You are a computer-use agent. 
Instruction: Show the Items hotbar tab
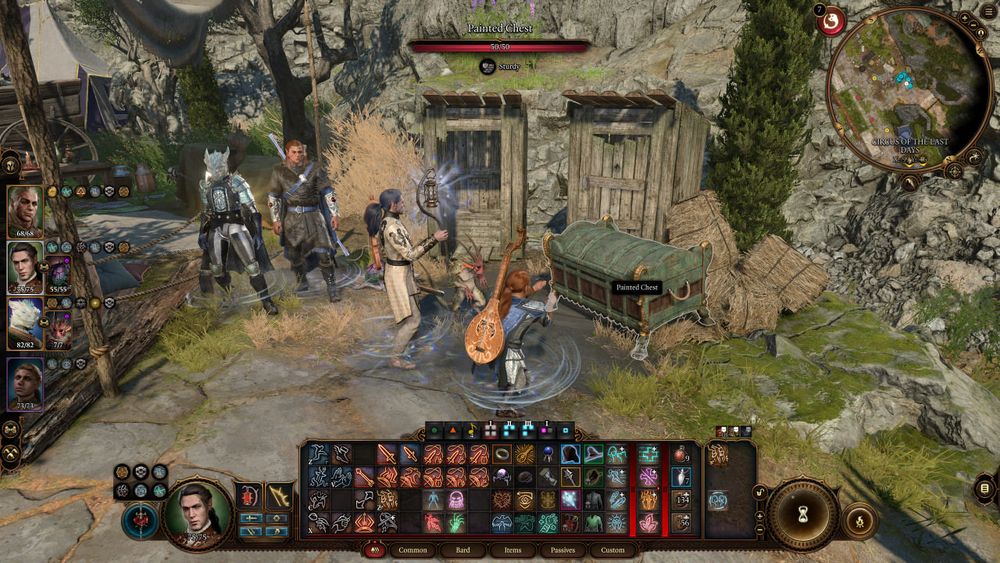512,550
